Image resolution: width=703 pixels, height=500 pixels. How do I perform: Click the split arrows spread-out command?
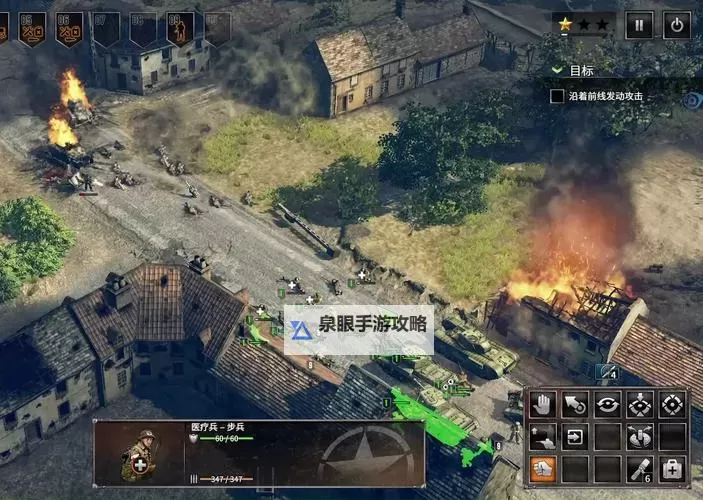tap(640, 437)
